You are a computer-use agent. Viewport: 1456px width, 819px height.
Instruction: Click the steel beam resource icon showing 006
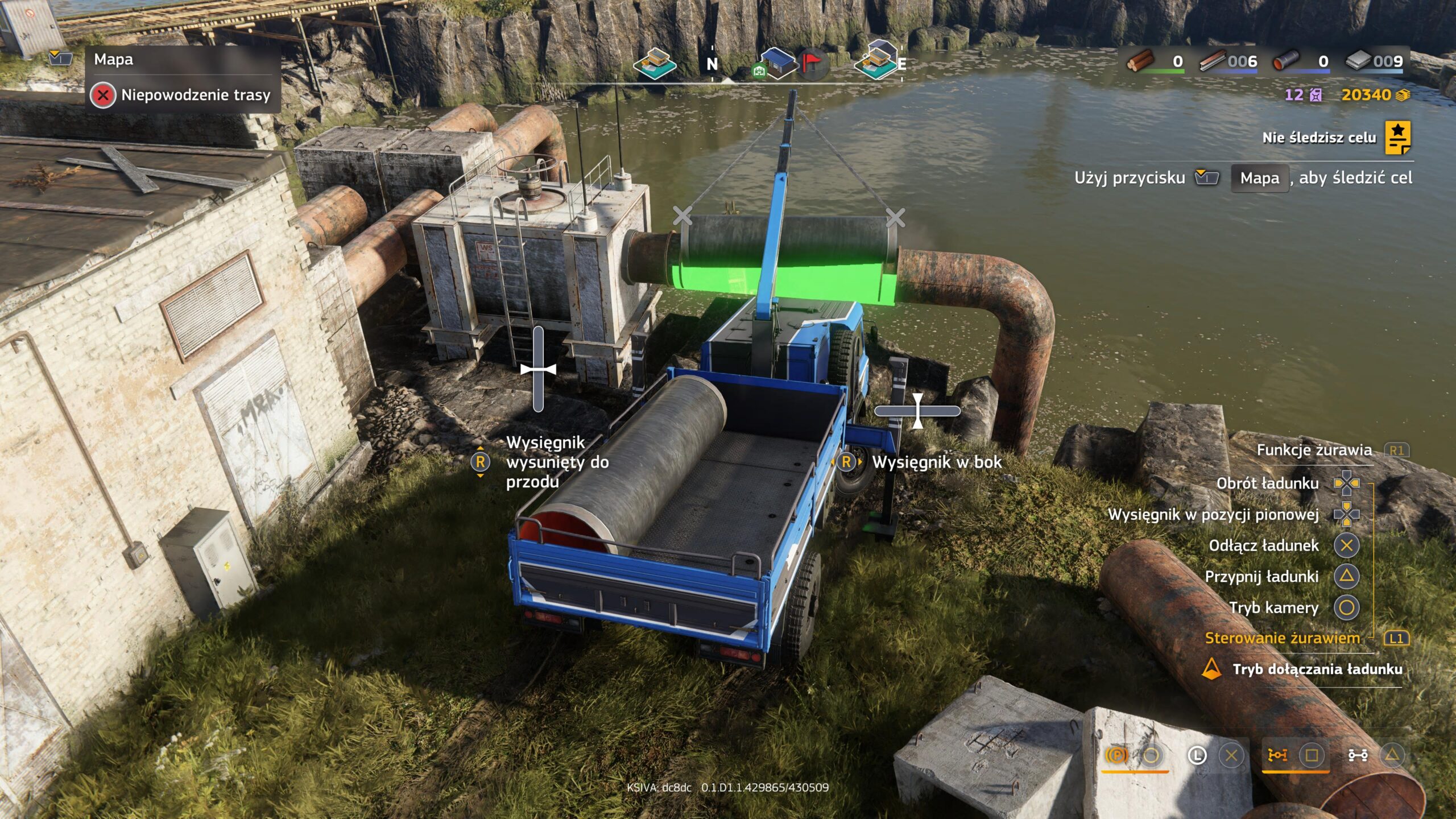click(x=1212, y=60)
